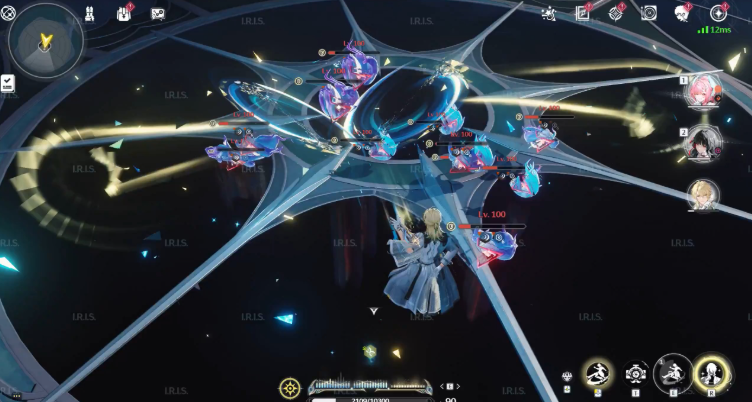Open the four-point star icon with red badge
The image size is (752, 402).
[718, 13]
